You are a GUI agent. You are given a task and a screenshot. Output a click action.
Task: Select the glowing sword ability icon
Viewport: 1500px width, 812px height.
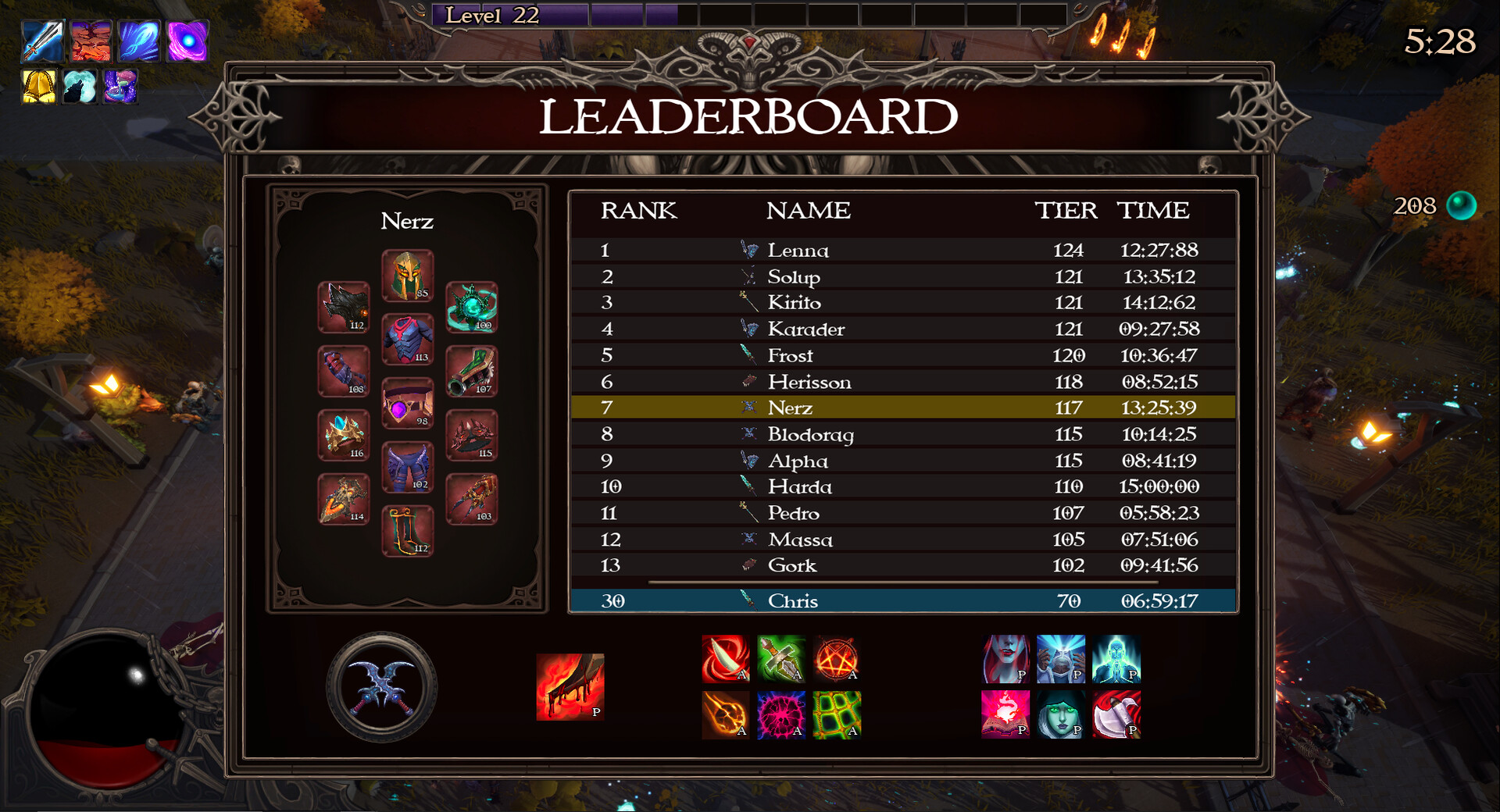(x=43, y=41)
